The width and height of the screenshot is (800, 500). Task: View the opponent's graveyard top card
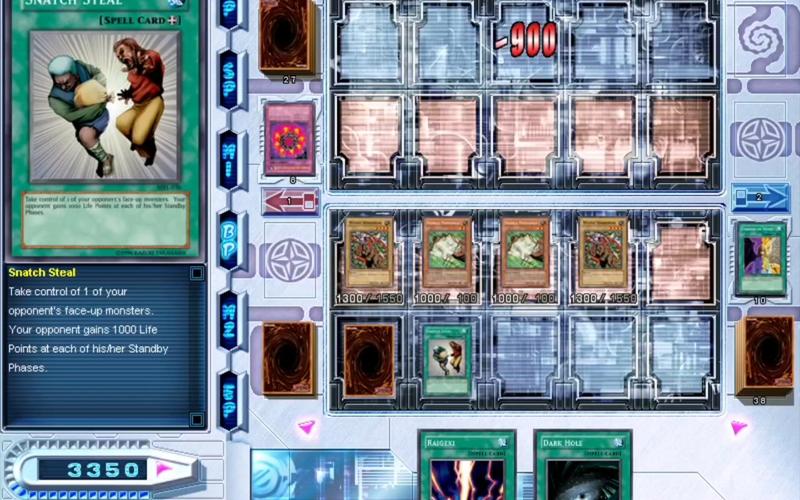289,138
